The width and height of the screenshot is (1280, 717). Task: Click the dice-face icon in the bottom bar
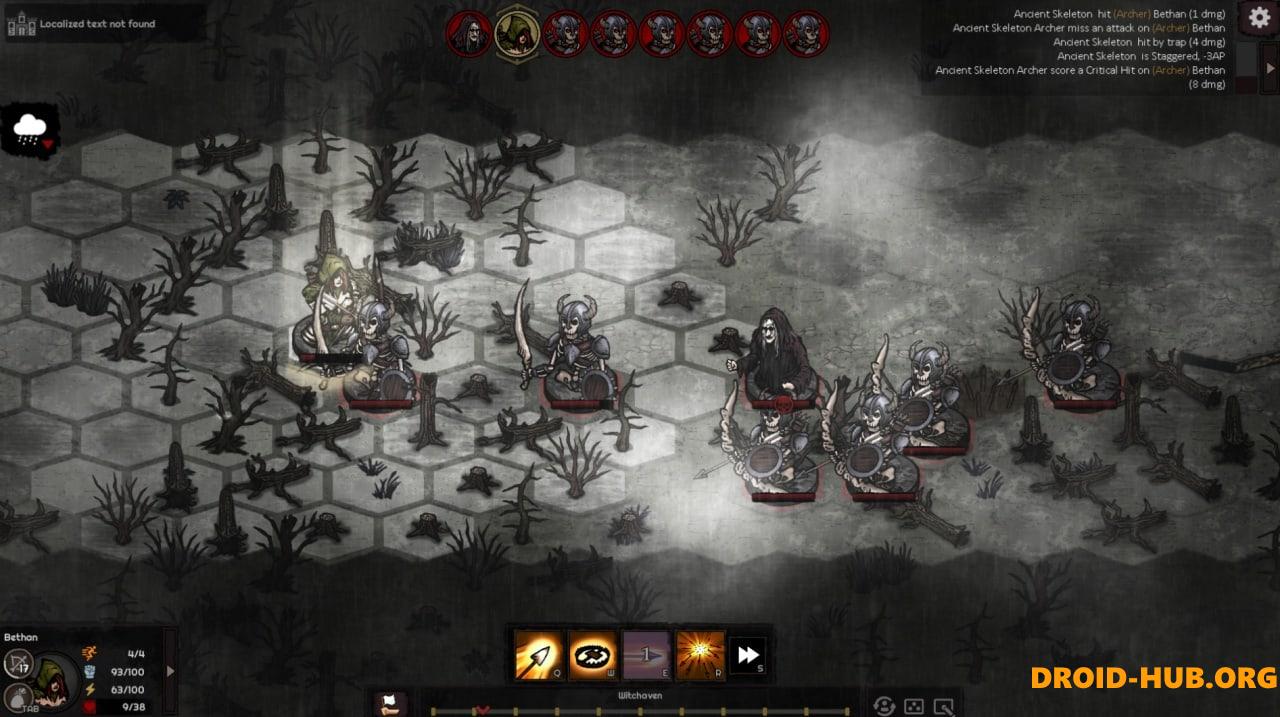click(x=914, y=706)
